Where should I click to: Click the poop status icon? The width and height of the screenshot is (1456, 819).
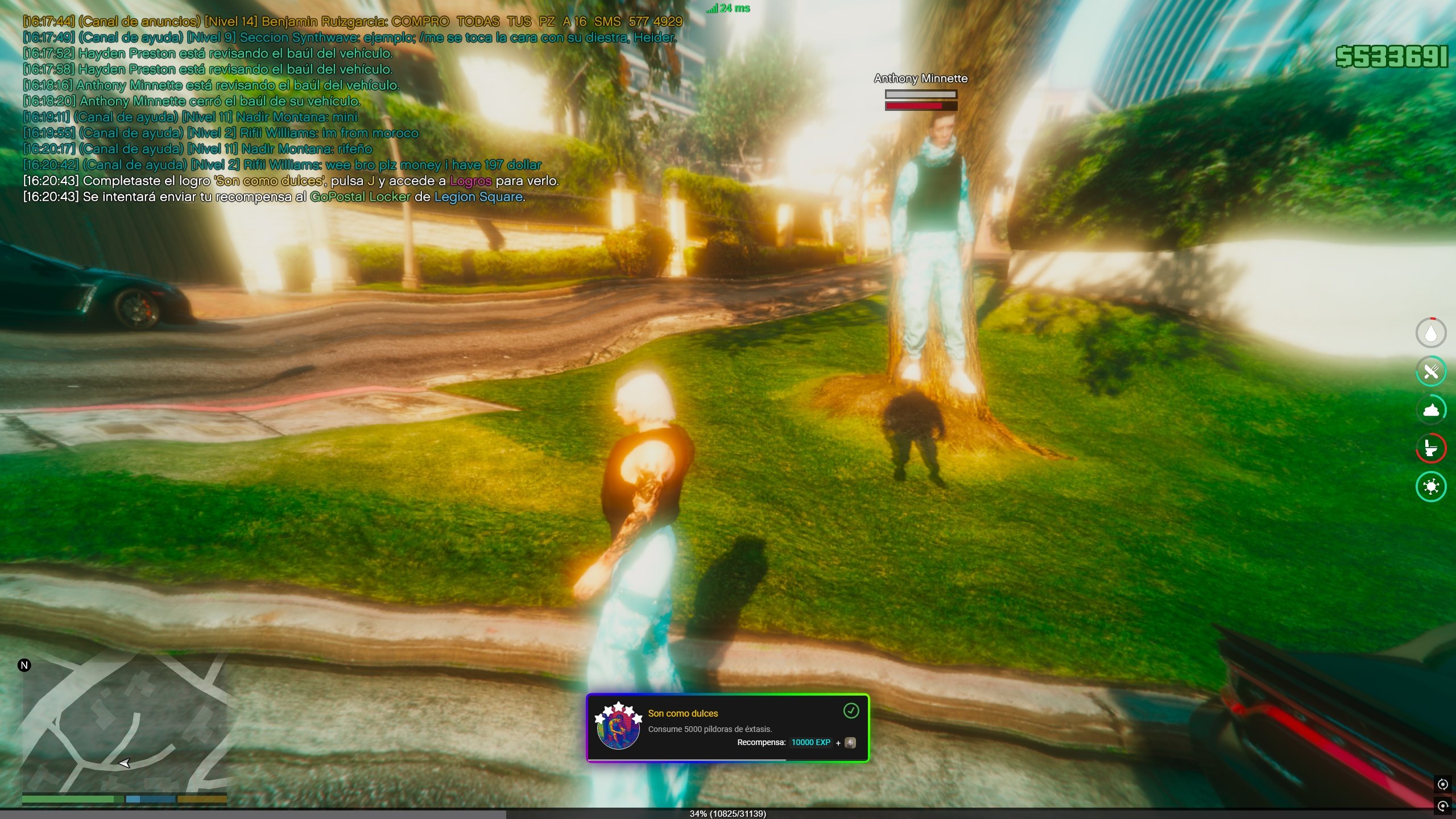tap(1430, 410)
